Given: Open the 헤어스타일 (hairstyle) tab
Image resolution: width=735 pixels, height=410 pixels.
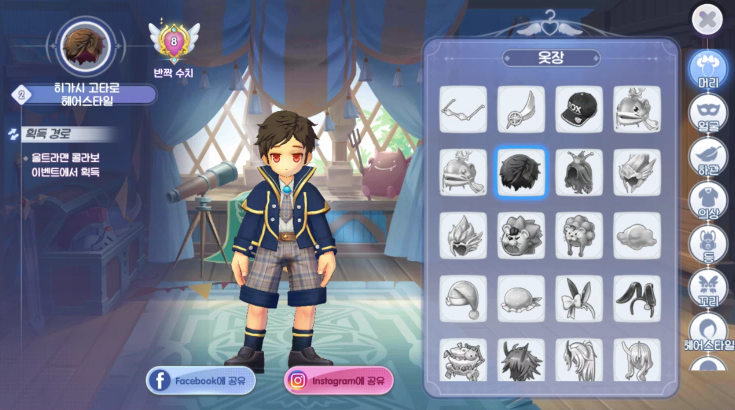Looking at the screenshot, I should tap(708, 332).
